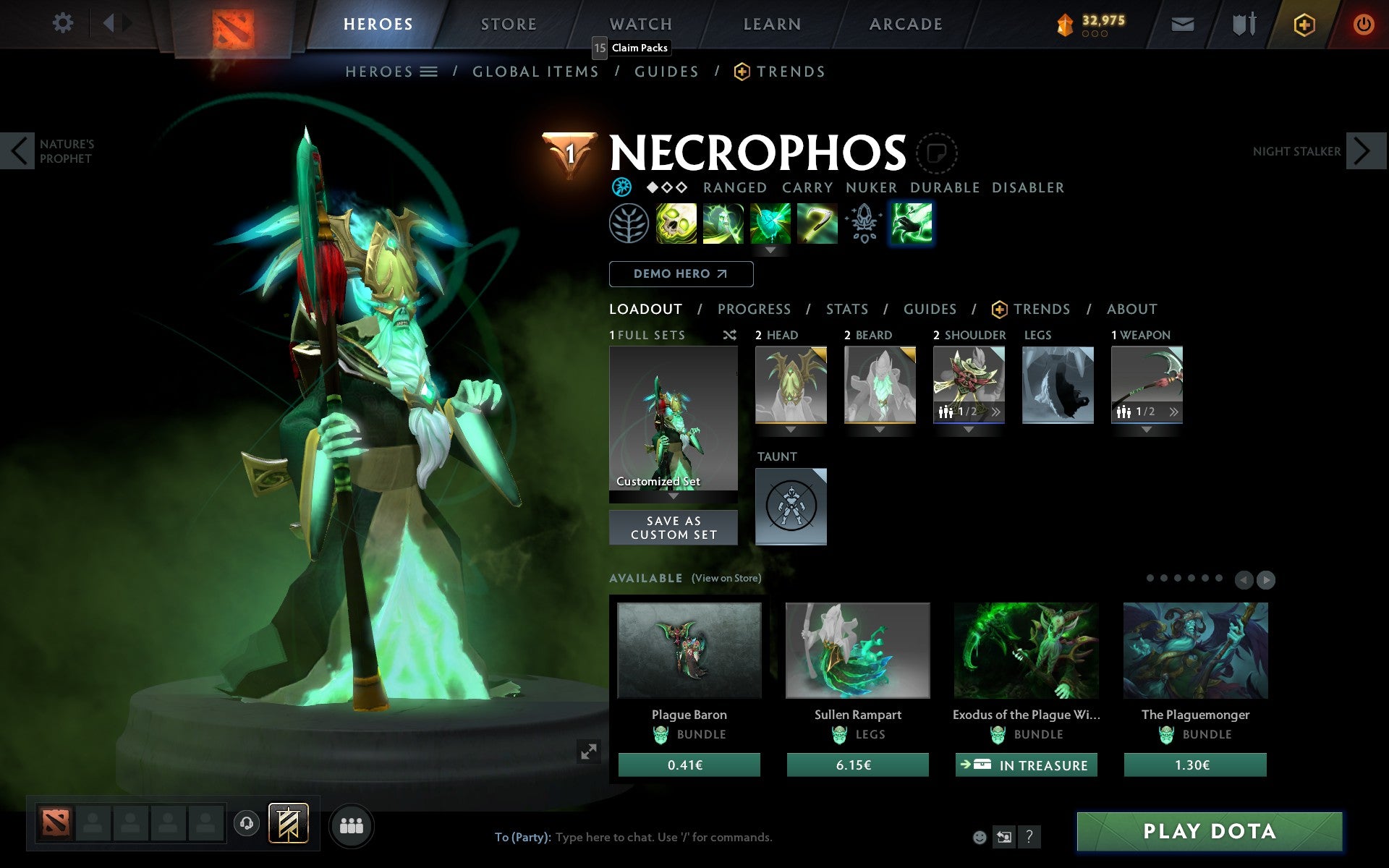Select the Death Pulse skull ability icon
The height and width of the screenshot is (868, 1389).
676,224
